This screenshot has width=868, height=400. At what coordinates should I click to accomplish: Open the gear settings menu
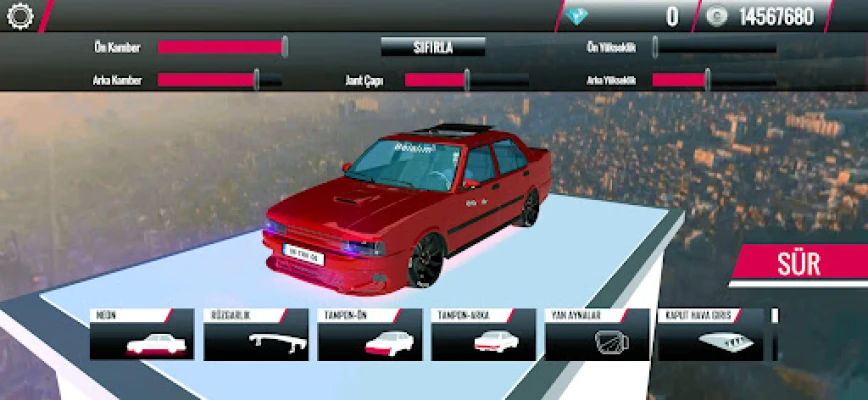click(x=20, y=16)
